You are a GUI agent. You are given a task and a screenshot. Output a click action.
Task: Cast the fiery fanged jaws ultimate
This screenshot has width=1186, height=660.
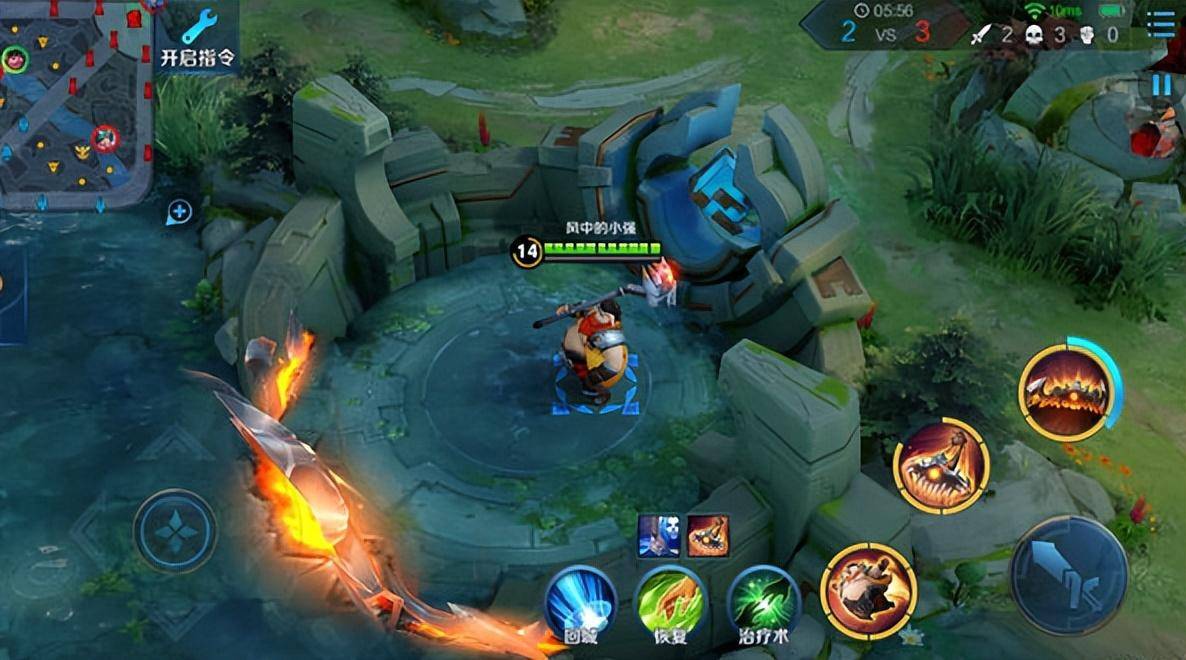pos(1064,392)
